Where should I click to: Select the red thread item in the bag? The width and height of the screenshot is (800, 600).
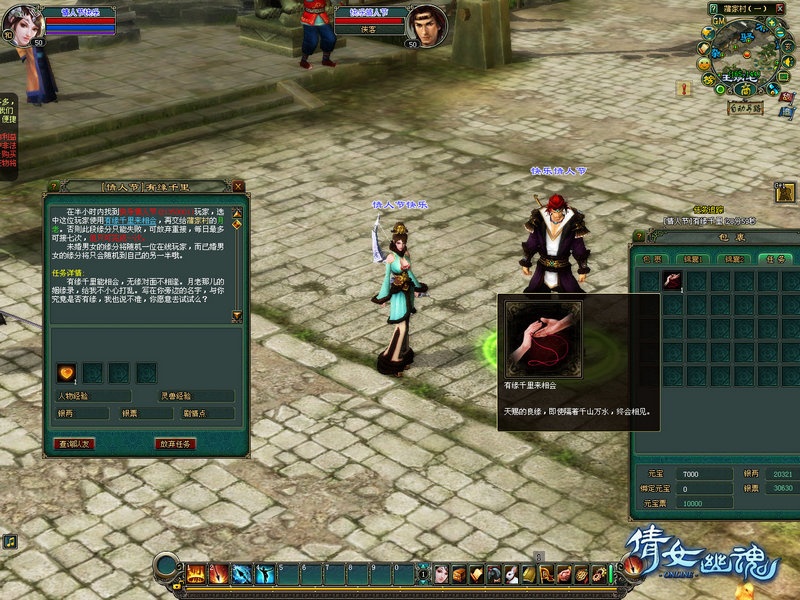point(672,281)
